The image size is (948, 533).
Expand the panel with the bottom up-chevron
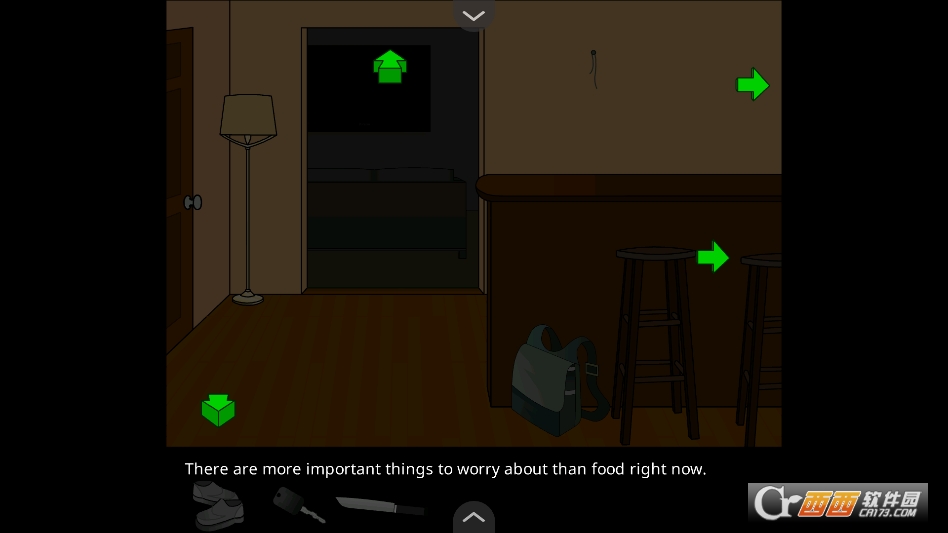tap(473, 517)
